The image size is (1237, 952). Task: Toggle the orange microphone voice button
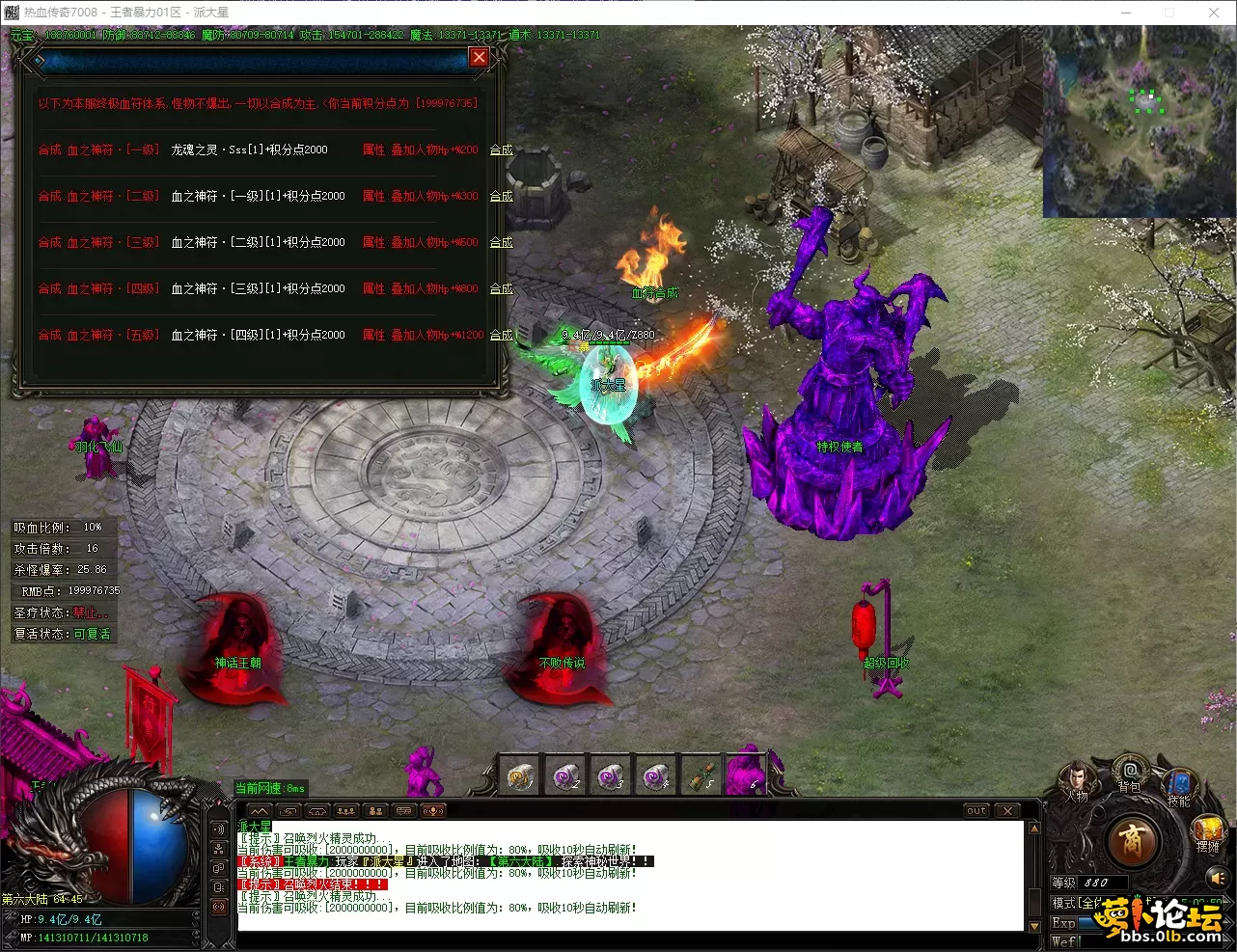pyautogui.click(x=433, y=811)
